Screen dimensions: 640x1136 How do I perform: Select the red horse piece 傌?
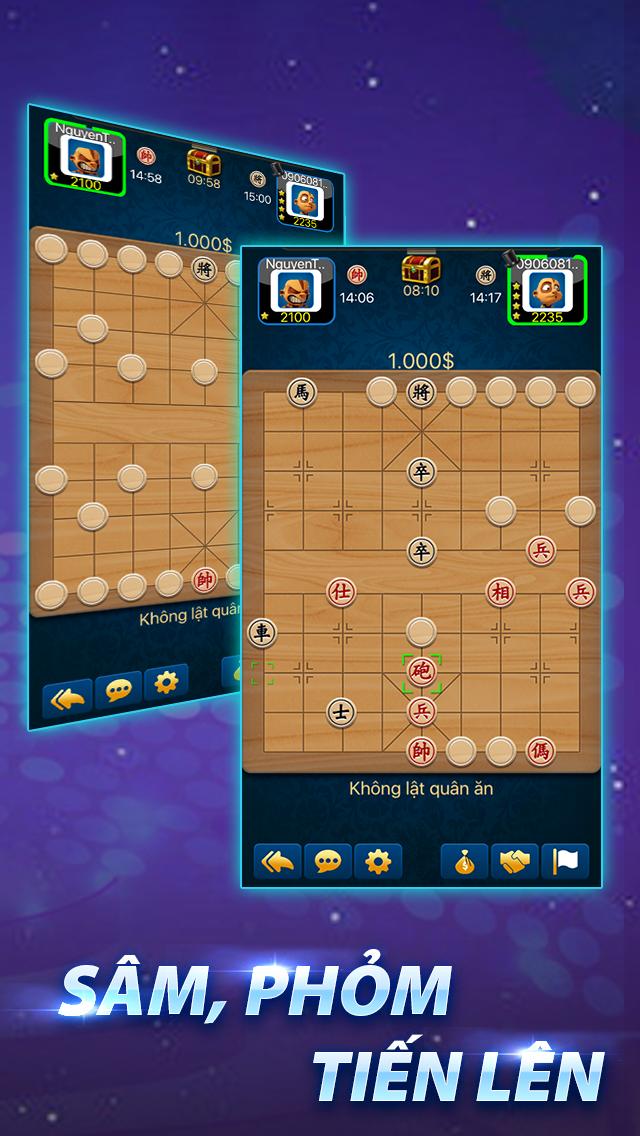click(541, 750)
